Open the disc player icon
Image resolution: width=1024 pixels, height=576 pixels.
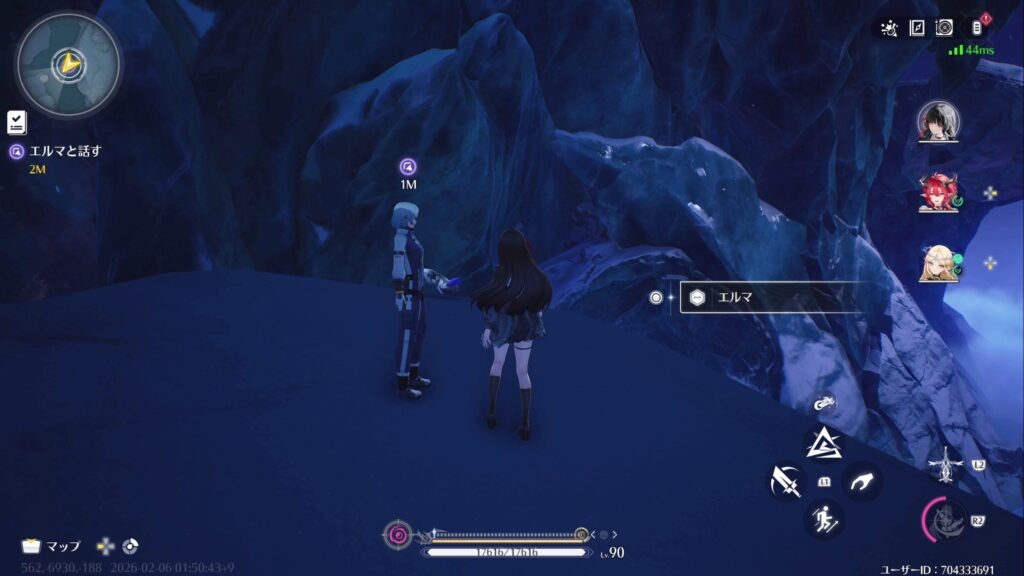tap(944, 28)
